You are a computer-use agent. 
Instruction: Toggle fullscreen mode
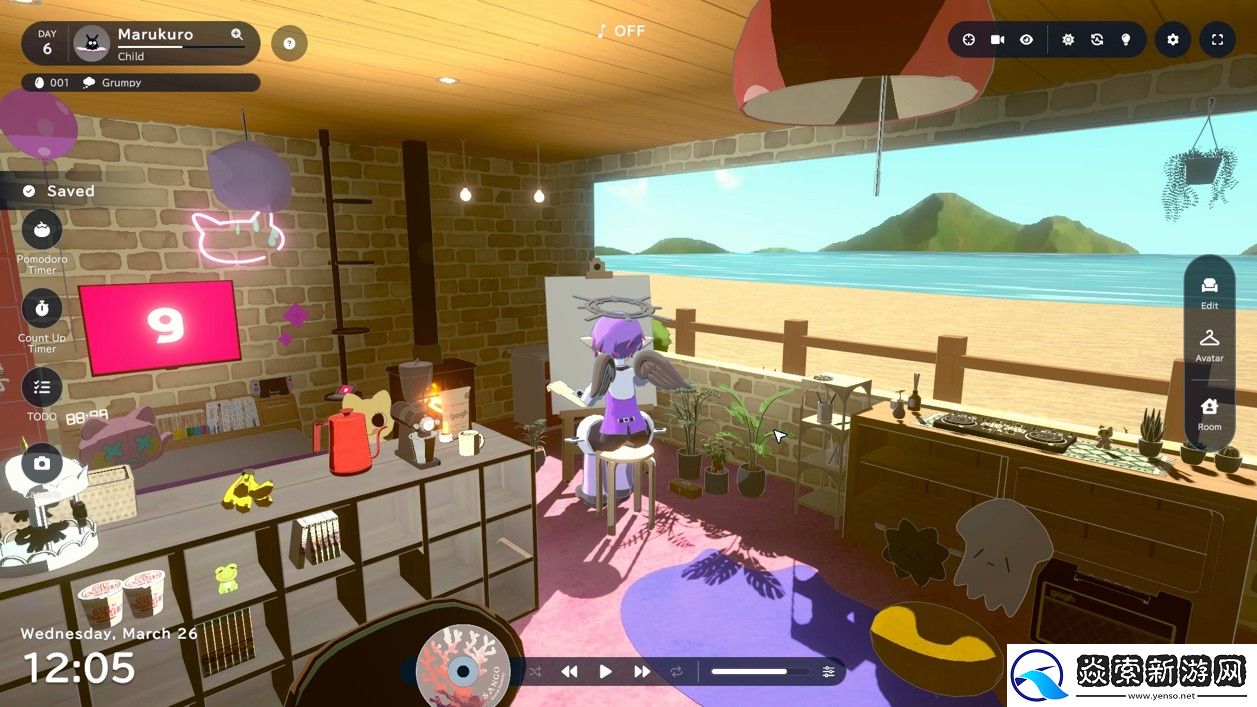coord(1217,40)
